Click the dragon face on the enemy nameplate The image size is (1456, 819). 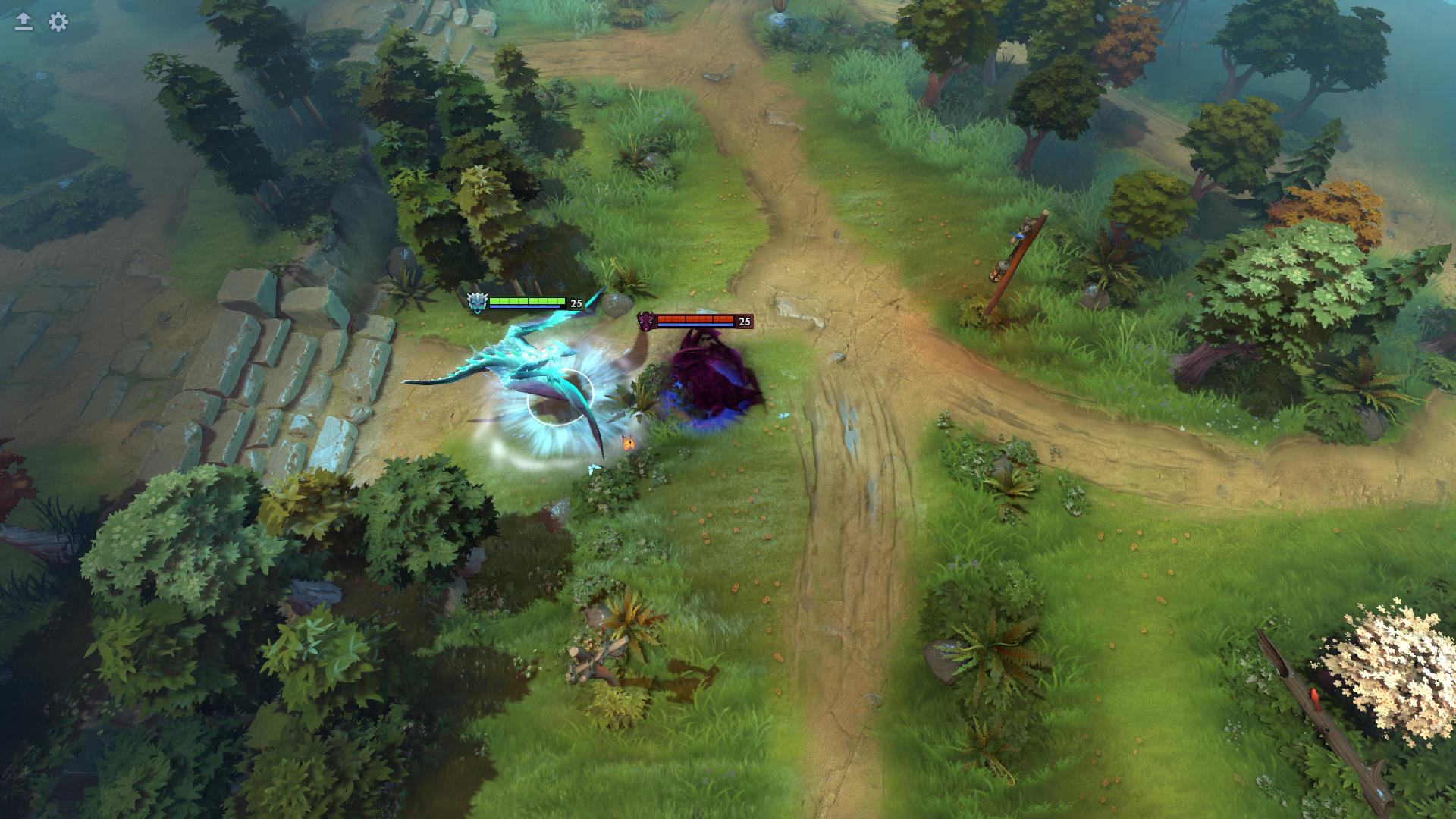coord(648,322)
